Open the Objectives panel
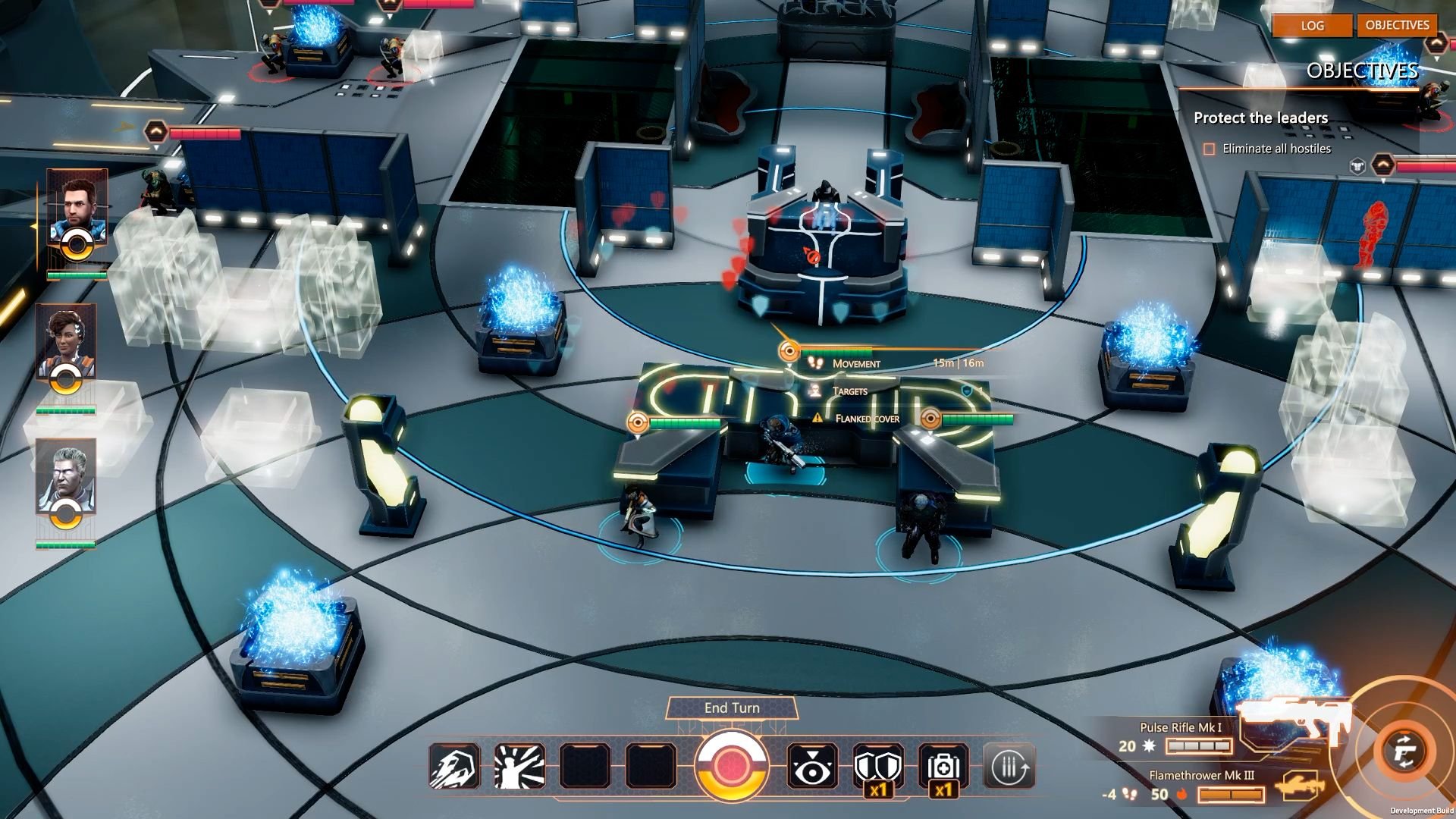This screenshot has height=819, width=1456. pyautogui.click(x=1397, y=25)
